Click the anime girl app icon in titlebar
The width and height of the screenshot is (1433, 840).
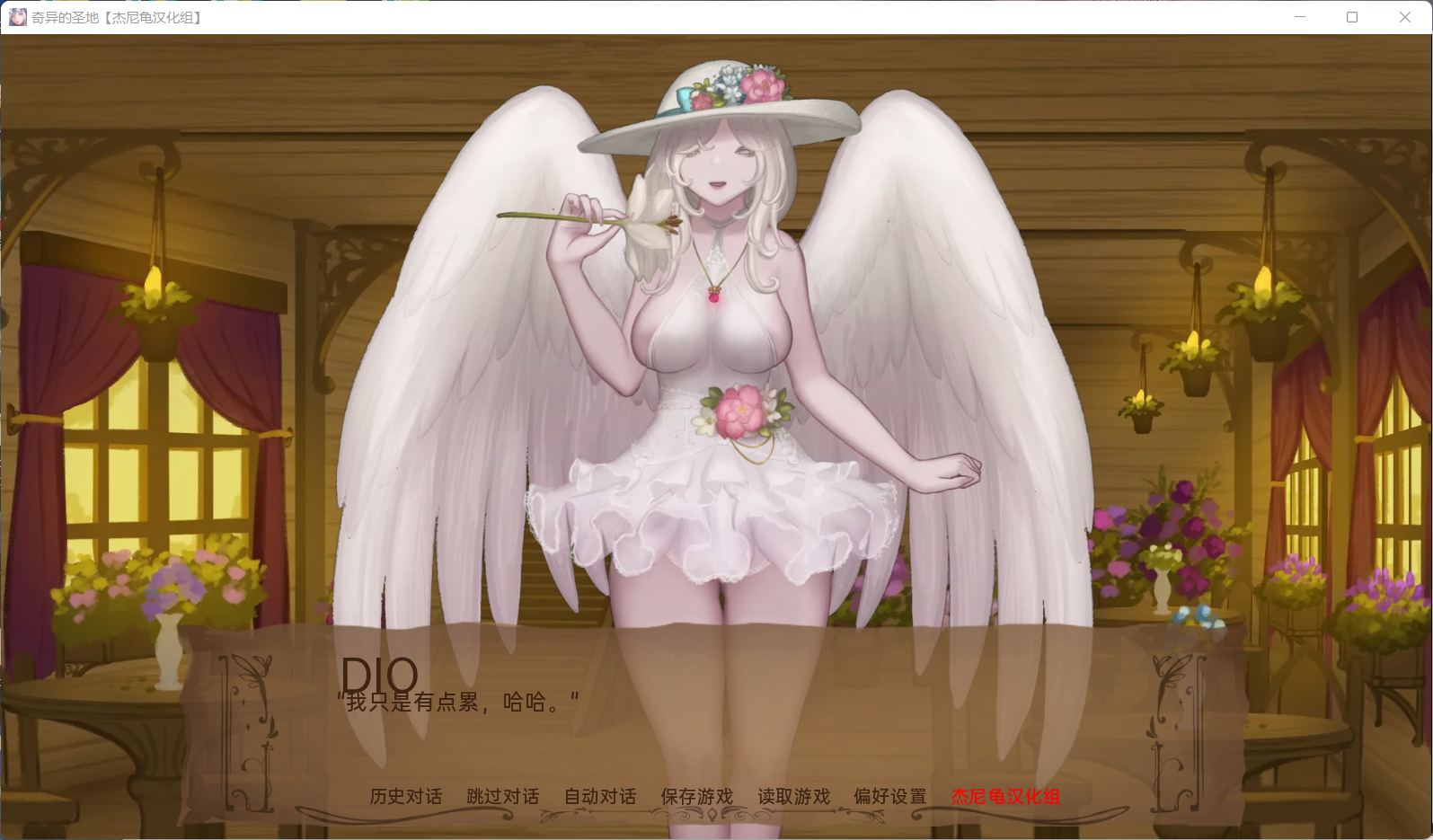17,16
